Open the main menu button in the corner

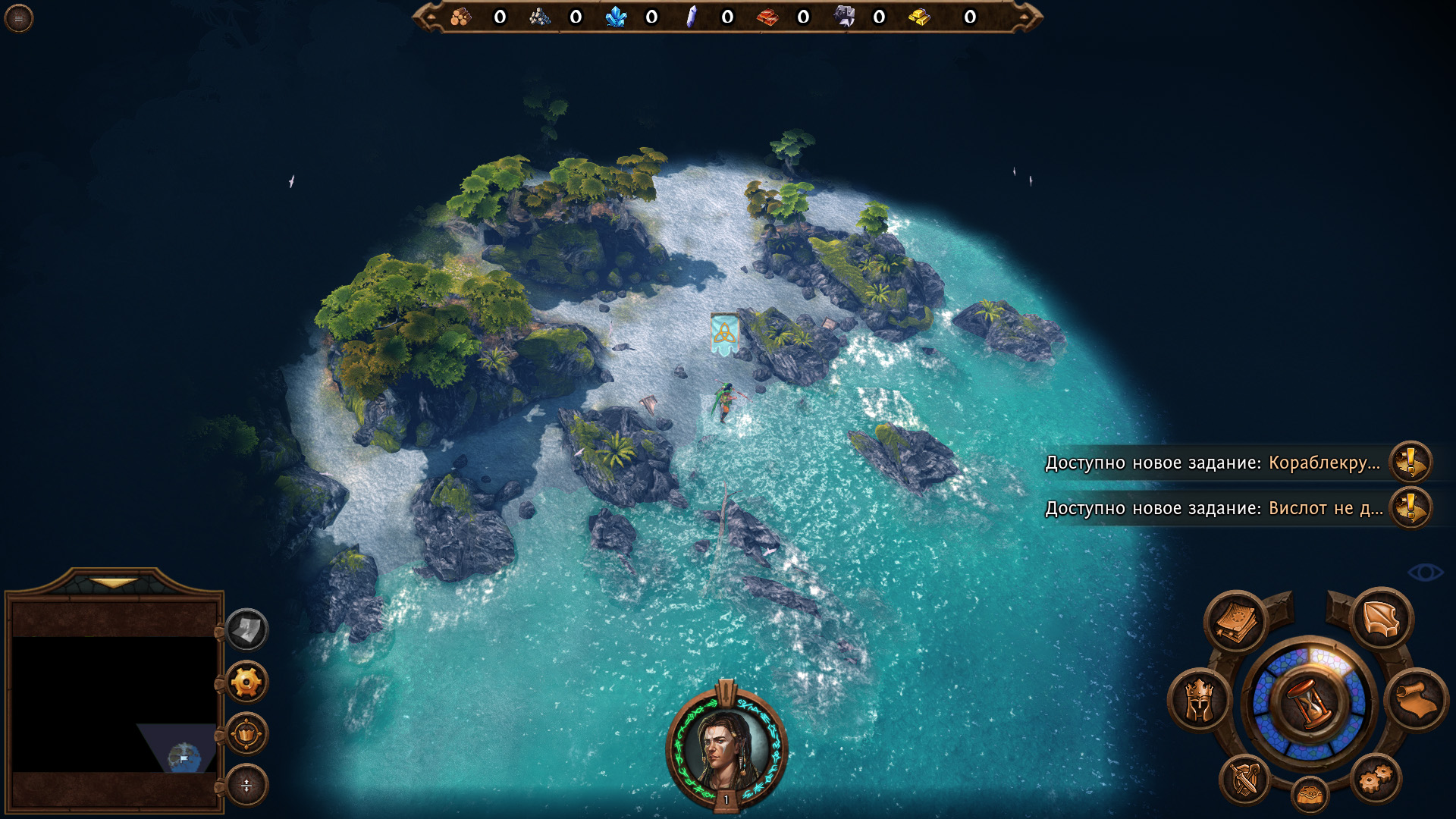[18, 18]
